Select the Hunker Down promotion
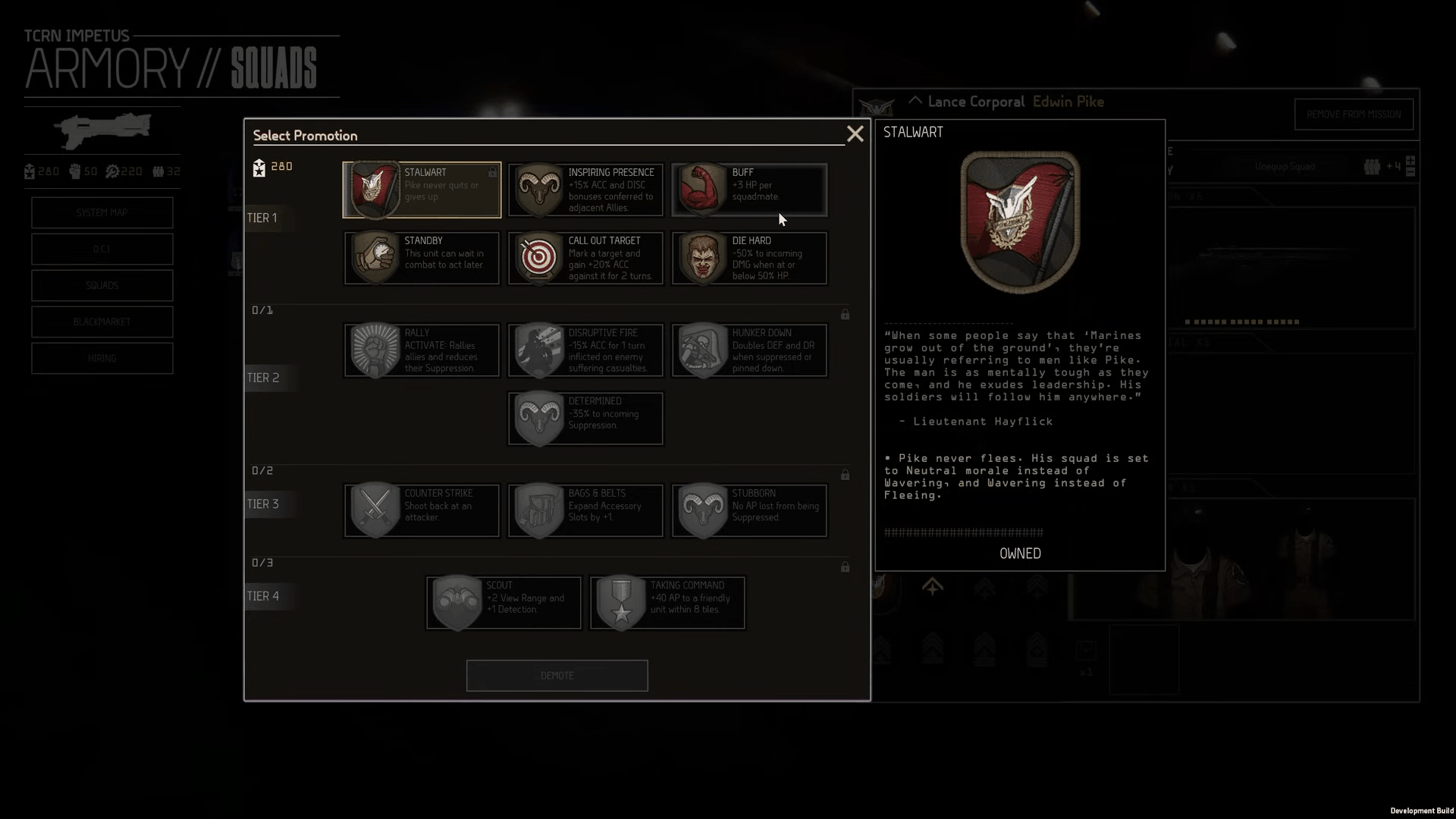 749,350
